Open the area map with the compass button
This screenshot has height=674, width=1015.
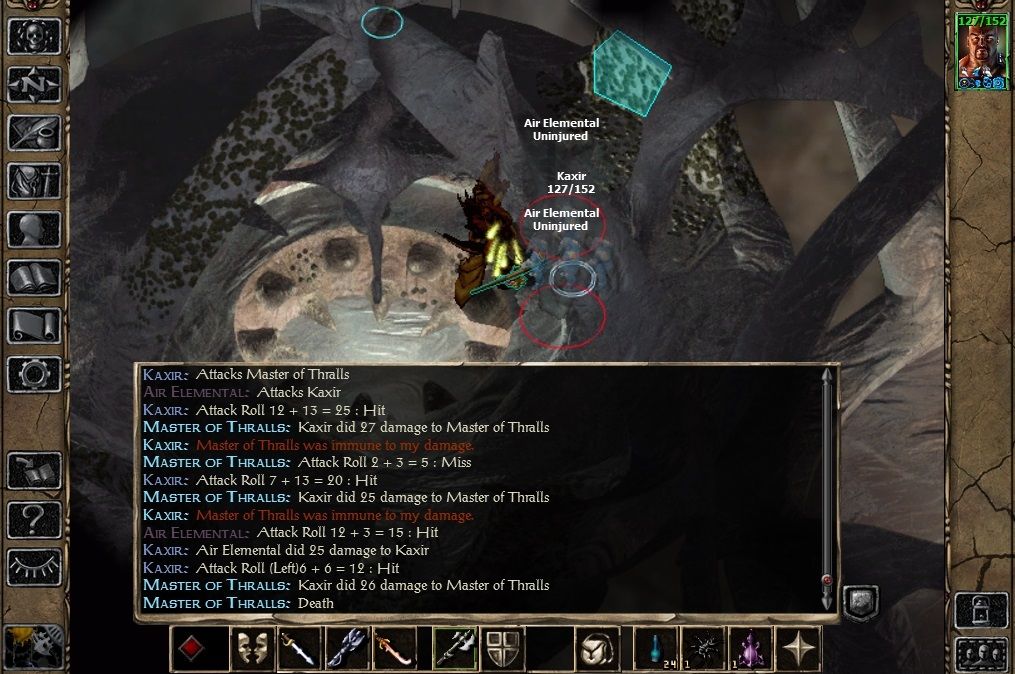(x=34, y=83)
